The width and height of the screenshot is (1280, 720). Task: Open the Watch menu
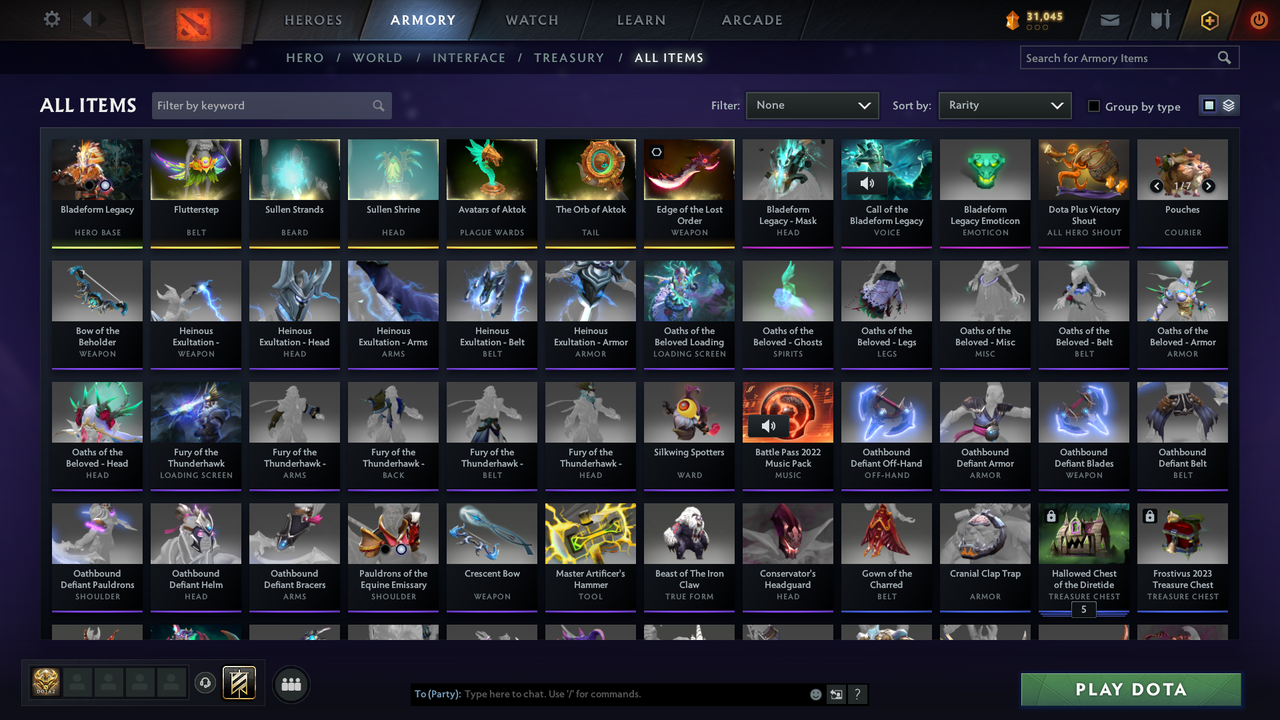point(531,19)
